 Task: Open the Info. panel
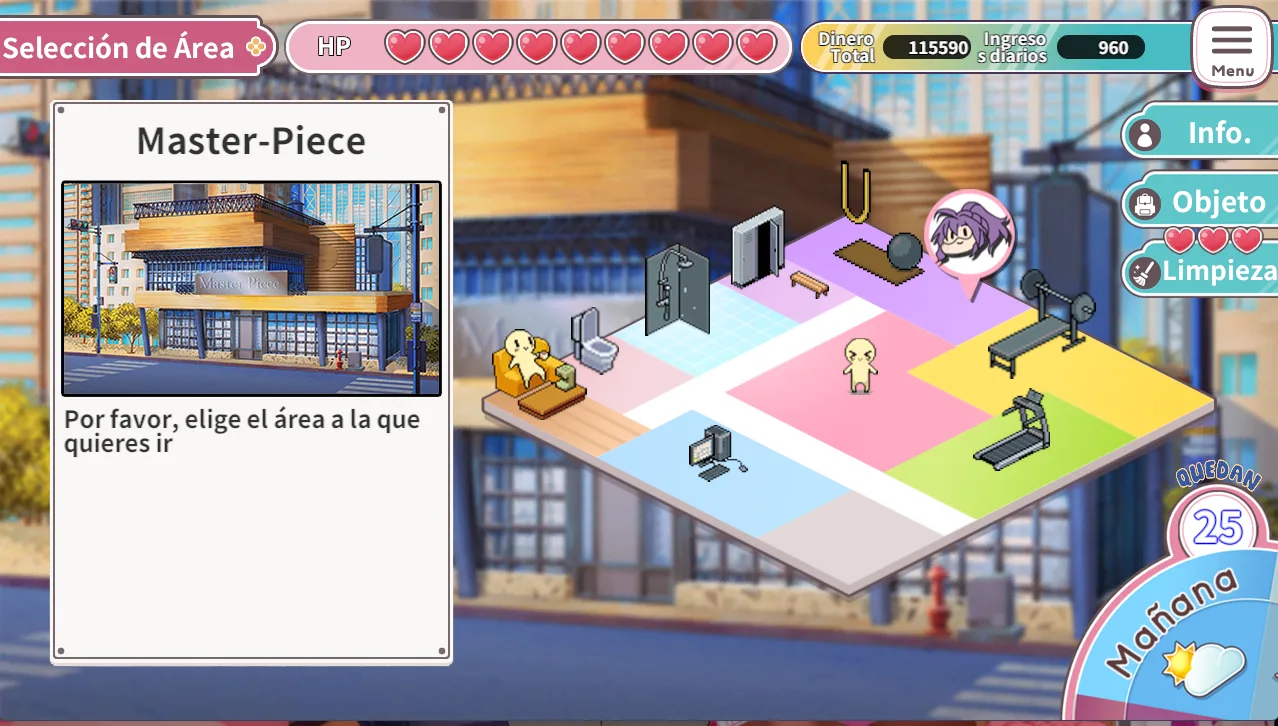coord(1202,133)
